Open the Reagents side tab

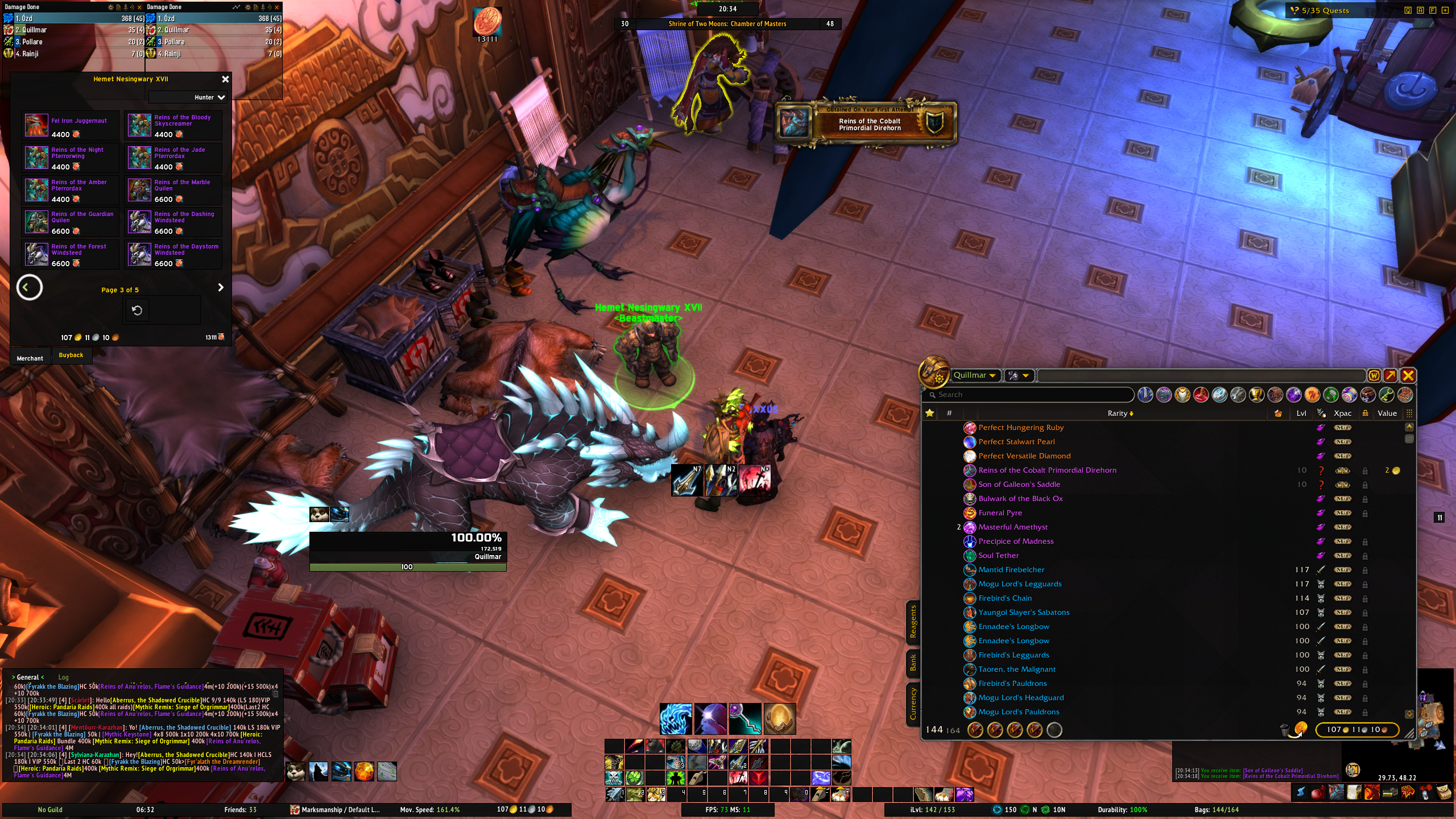point(913,622)
